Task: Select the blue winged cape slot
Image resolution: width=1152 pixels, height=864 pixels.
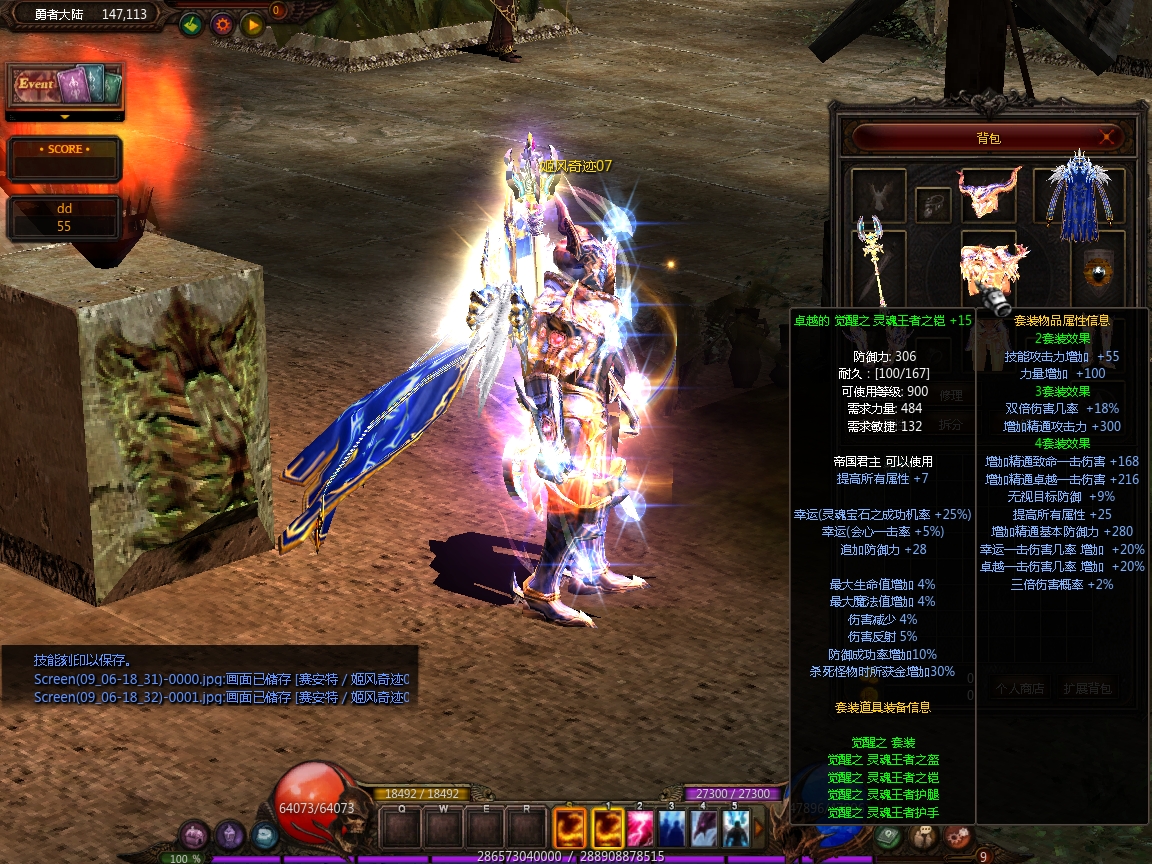Action: (x=1078, y=195)
